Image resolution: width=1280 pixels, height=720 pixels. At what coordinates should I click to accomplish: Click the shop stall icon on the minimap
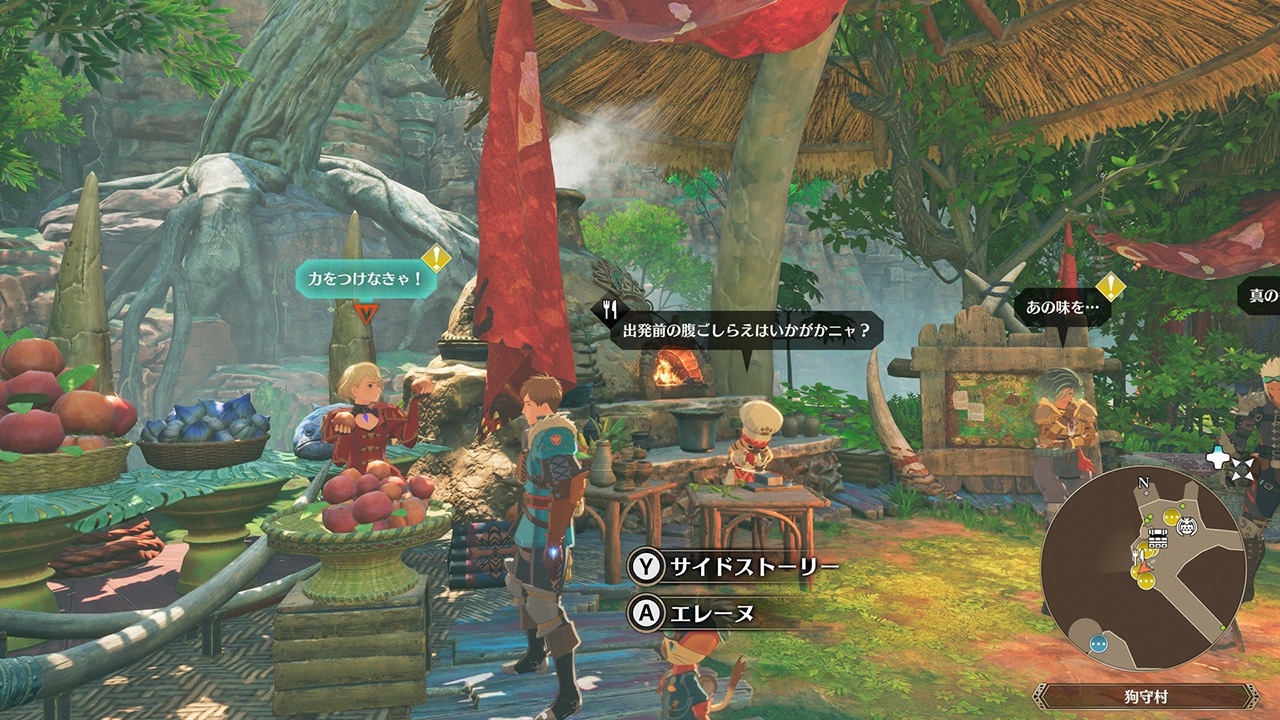tap(1157, 538)
